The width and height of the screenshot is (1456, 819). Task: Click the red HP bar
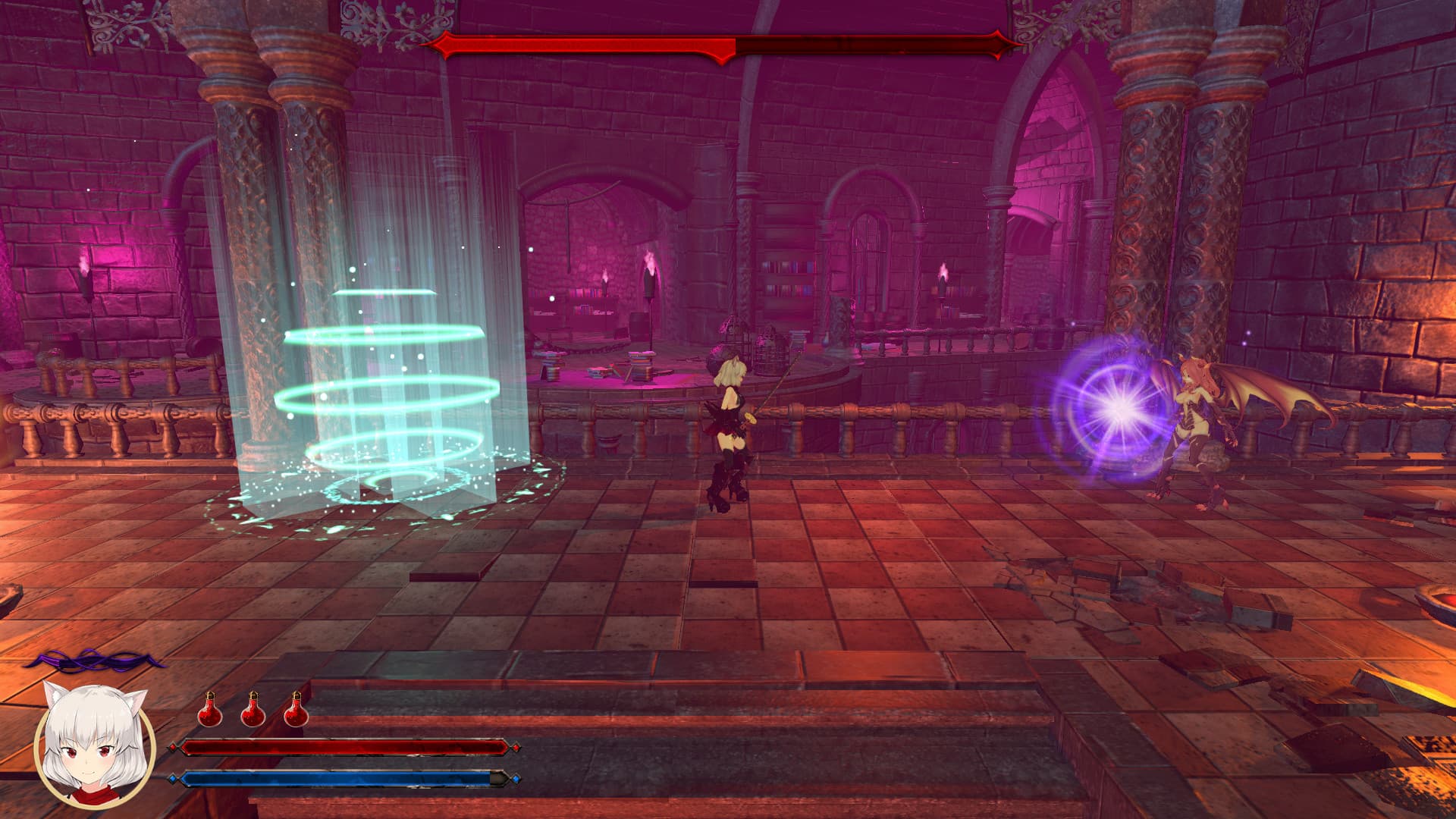point(341,748)
